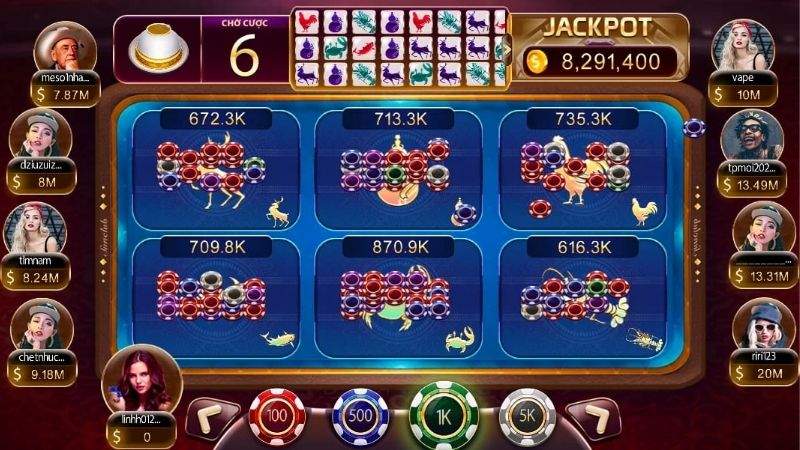
Task: Select player tlmnam's avatar
Action: (x=37, y=228)
